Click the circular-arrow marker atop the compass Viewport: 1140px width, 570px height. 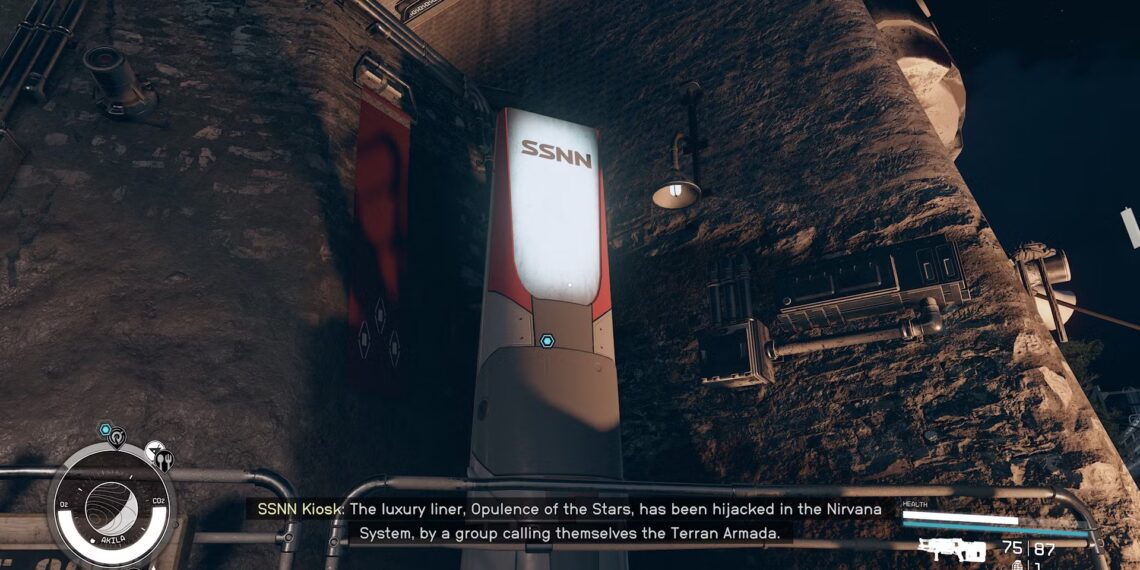tap(118, 437)
